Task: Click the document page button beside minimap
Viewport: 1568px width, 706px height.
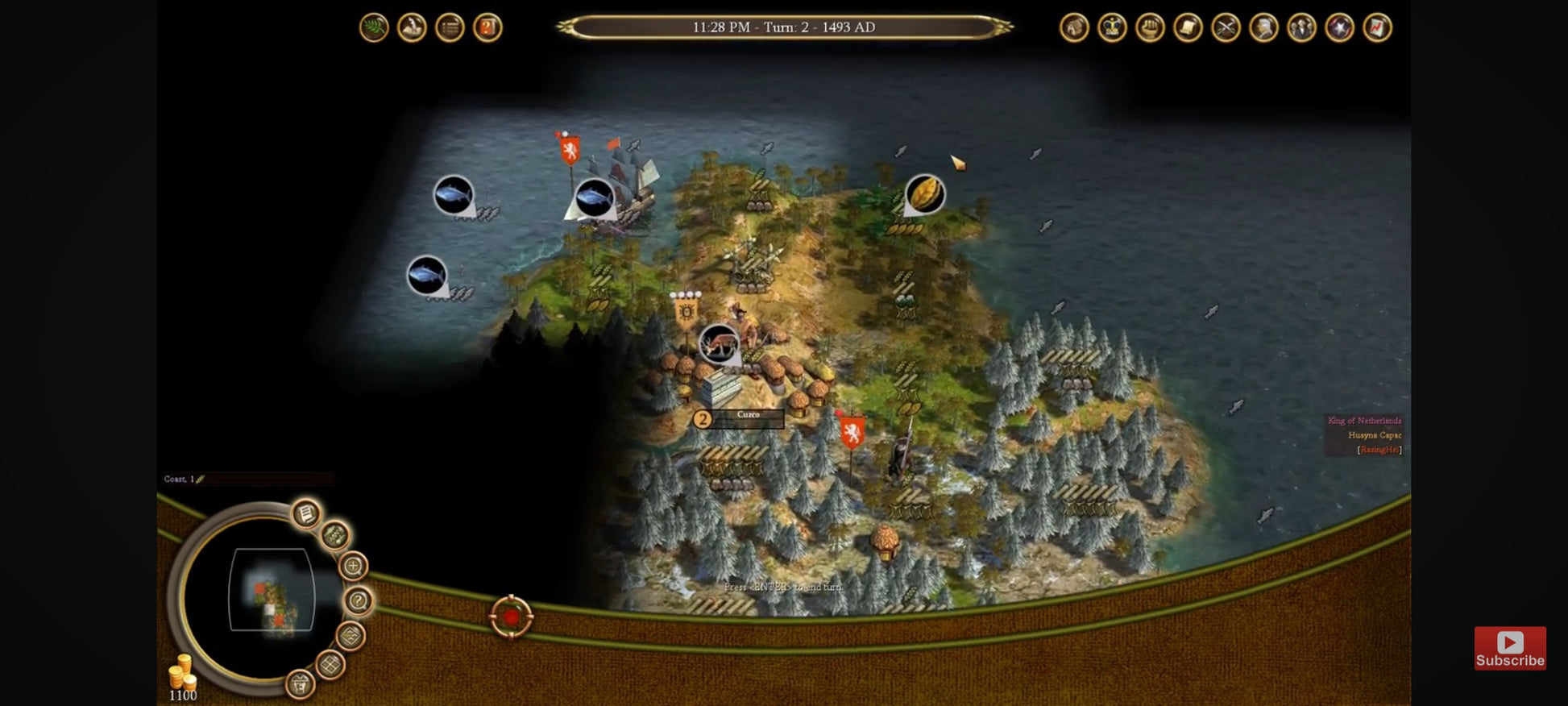Action: (306, 513)
